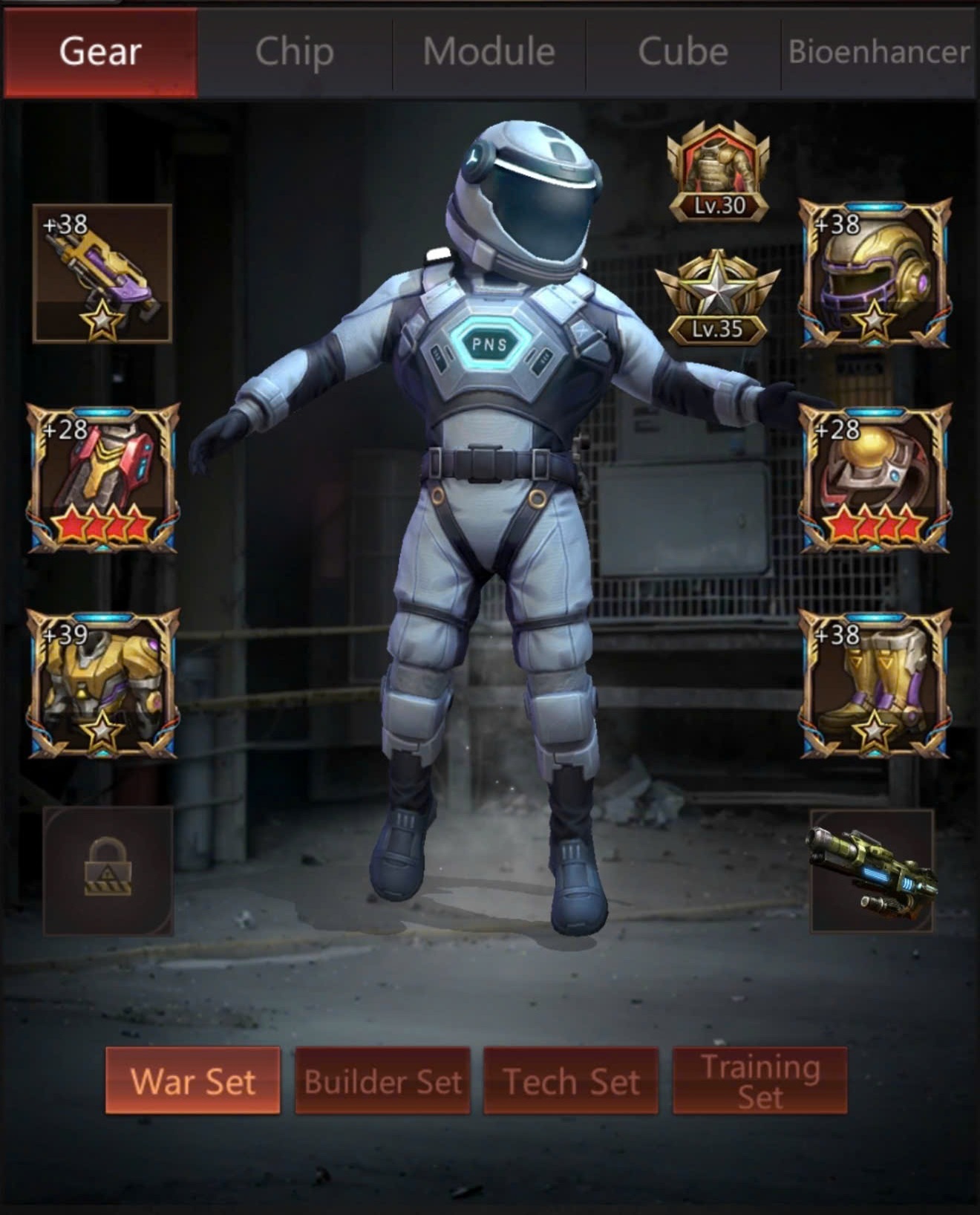
Task: Open the green heavy cannon weapon slot
Action: click(x=872, y=870)
